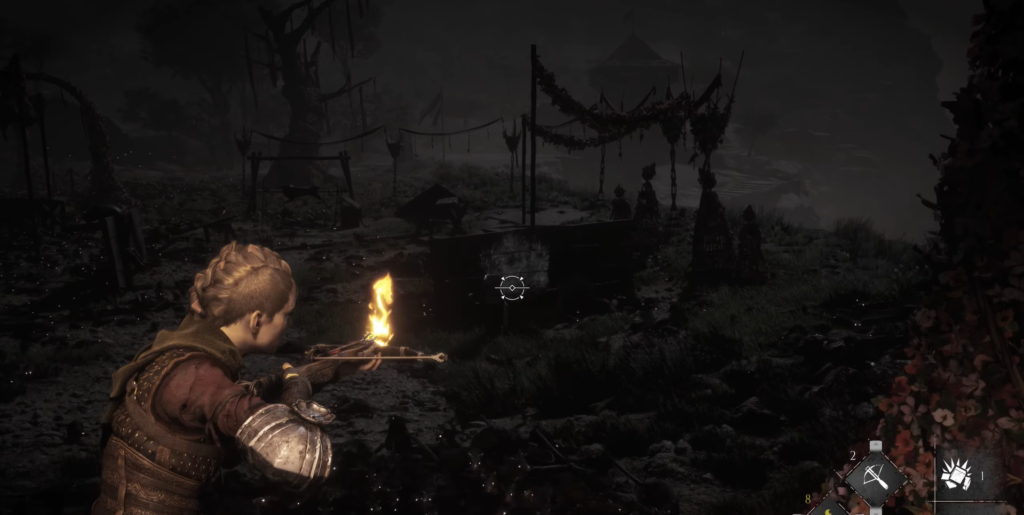
Task: Select the yellow flame ammo slot
Action: (829, 507)
